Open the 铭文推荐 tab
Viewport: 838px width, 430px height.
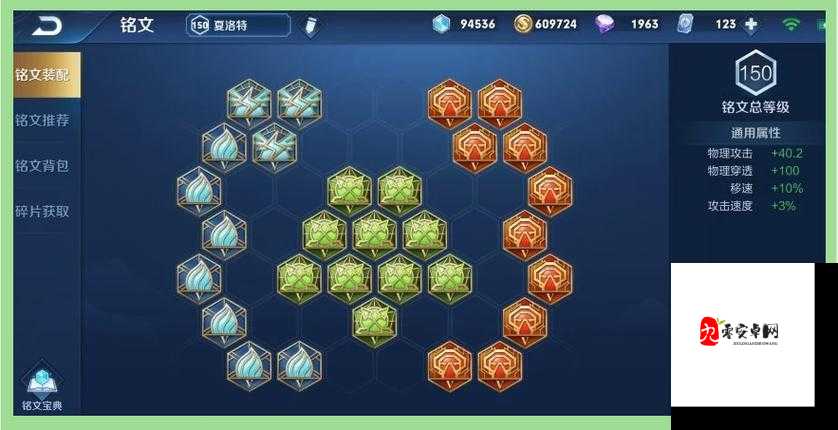click(42, 120)
